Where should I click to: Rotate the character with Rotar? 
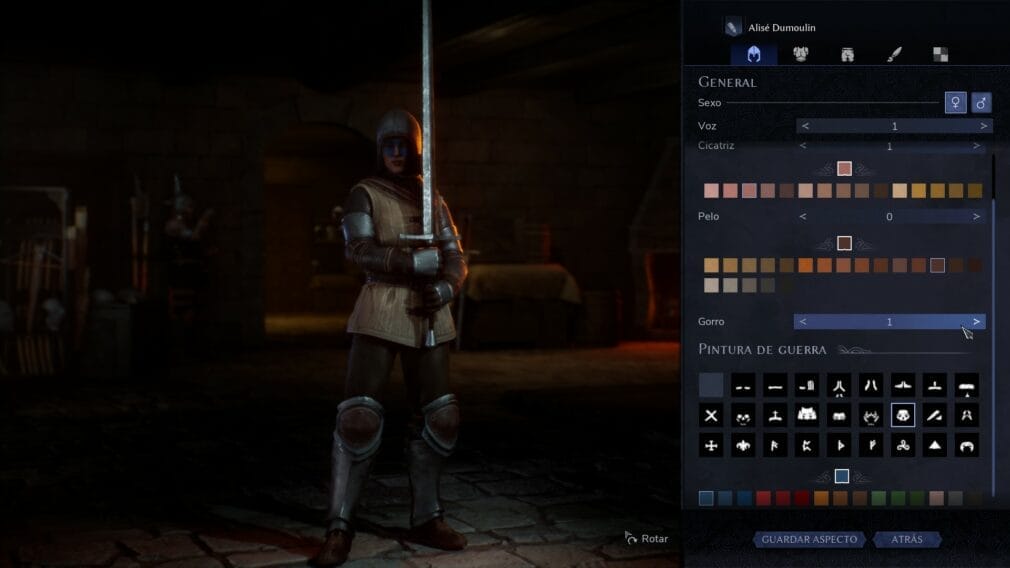[x=646, y=538]
